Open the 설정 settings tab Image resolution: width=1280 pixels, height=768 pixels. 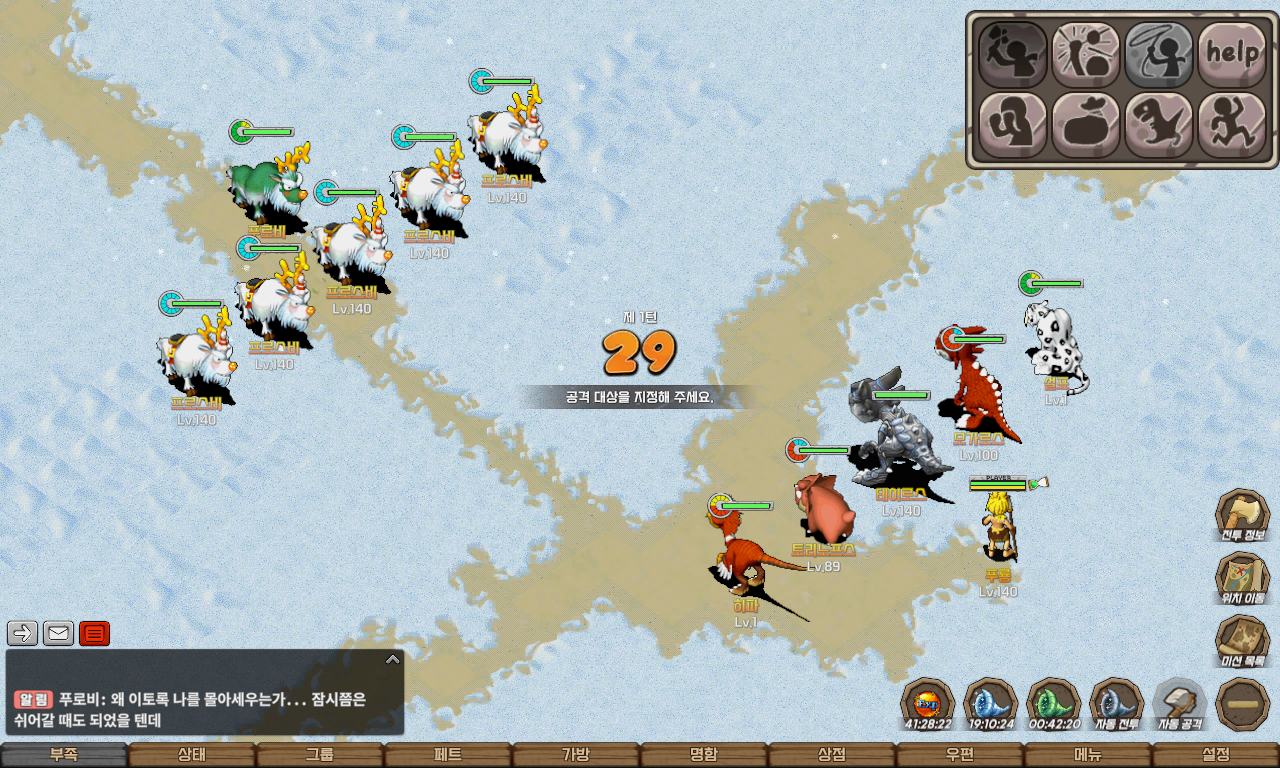(1216, 755)
